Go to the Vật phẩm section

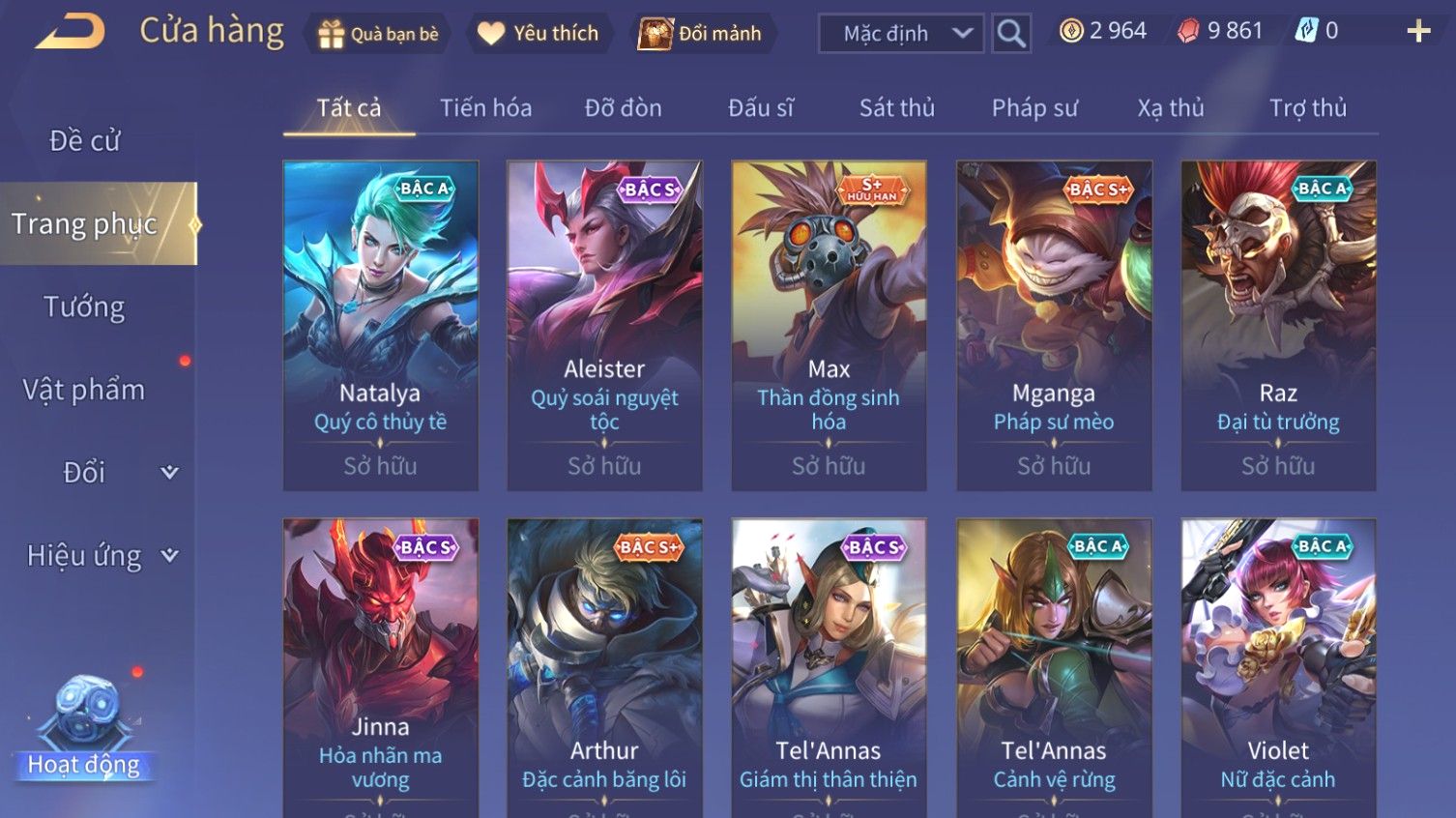tap(85, 390)
